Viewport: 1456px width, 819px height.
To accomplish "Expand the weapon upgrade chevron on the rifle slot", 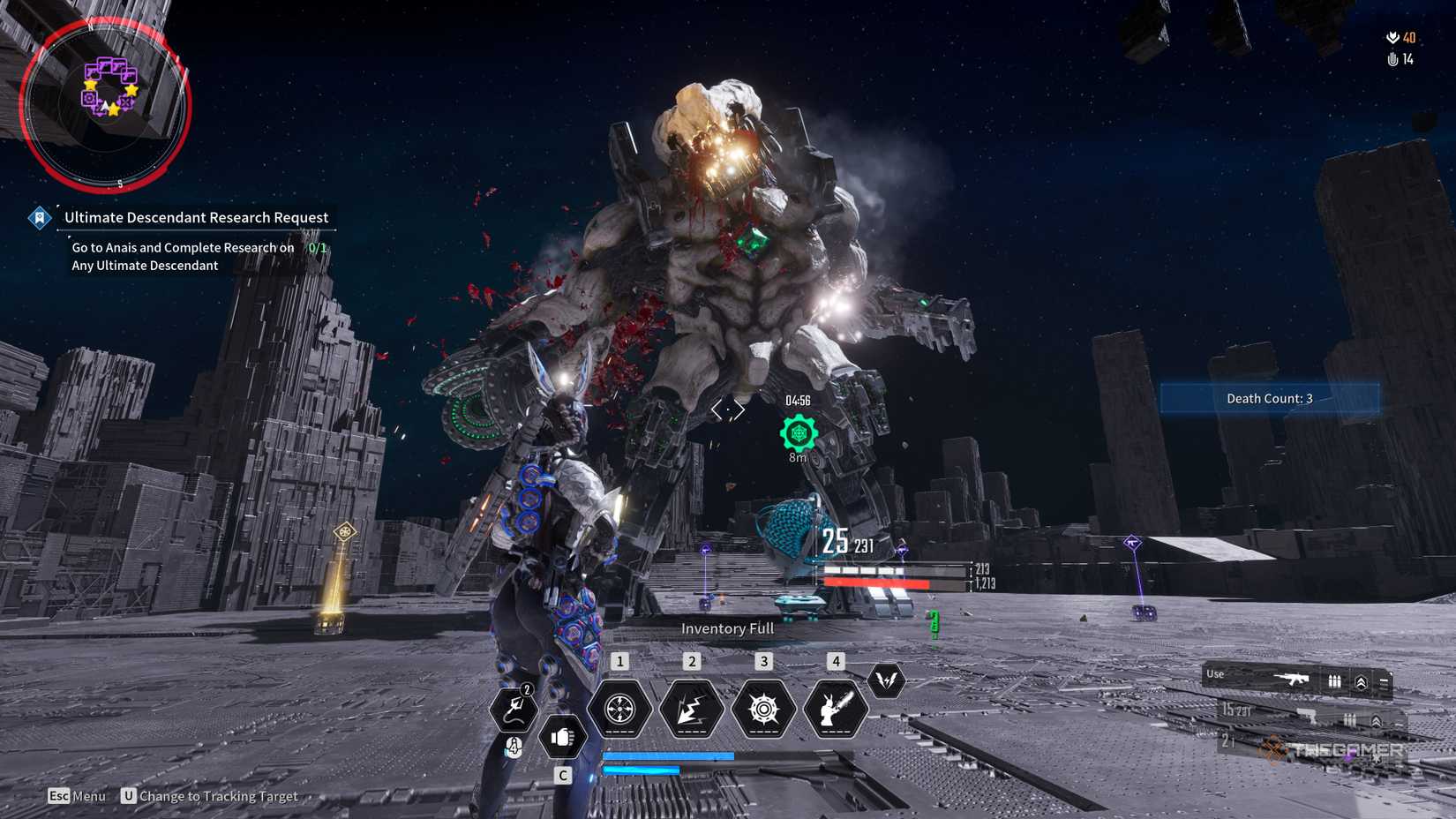I will [x=1362, y=681].
